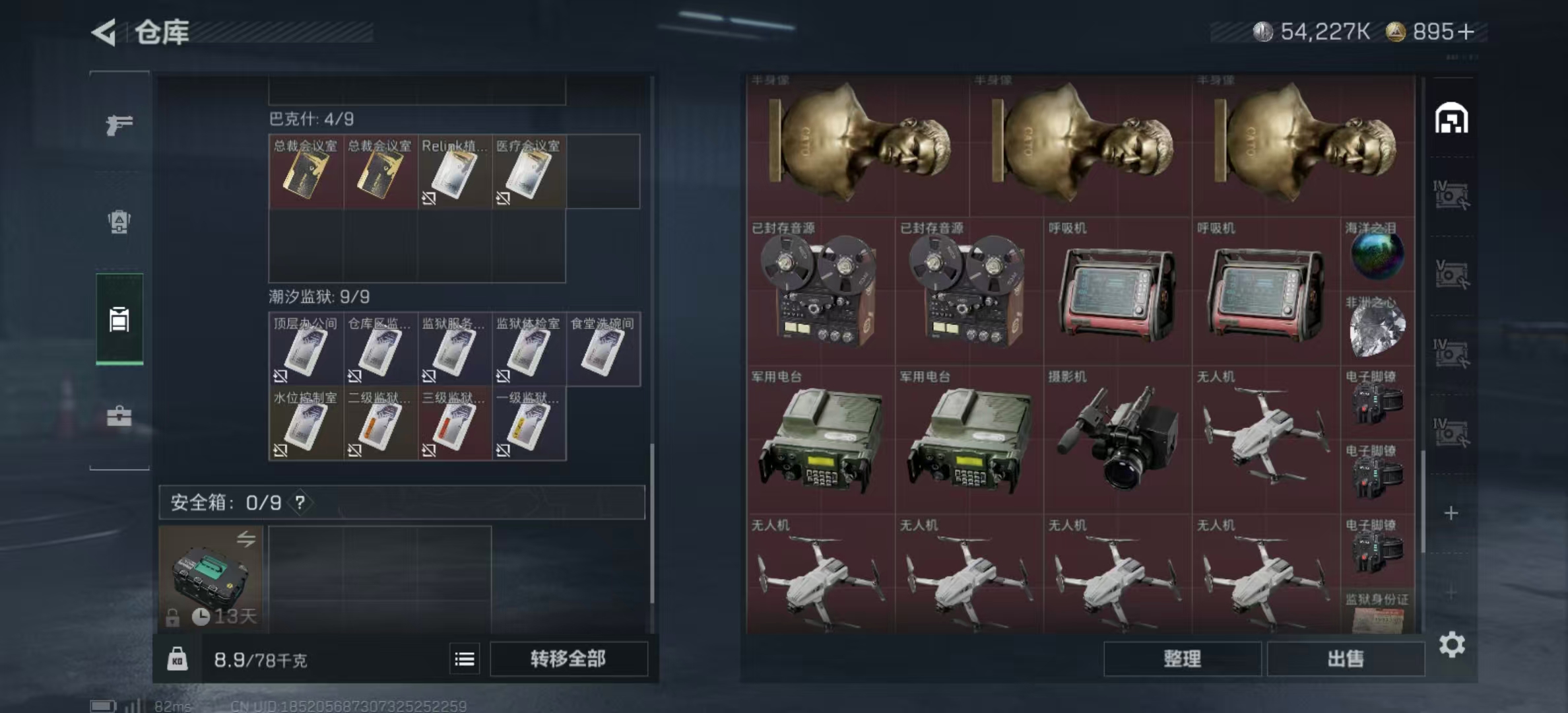Go back from the 仓库 screen

104,32
